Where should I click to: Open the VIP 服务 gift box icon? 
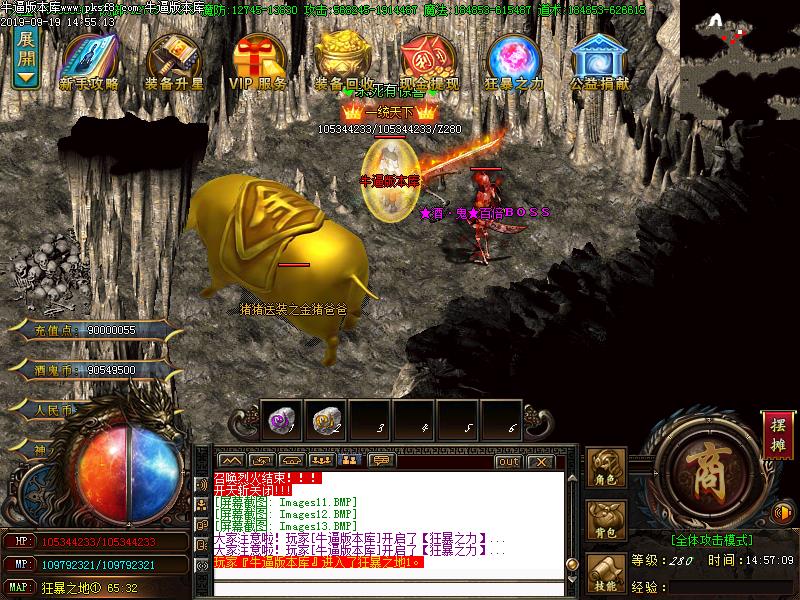coord(258,60)
